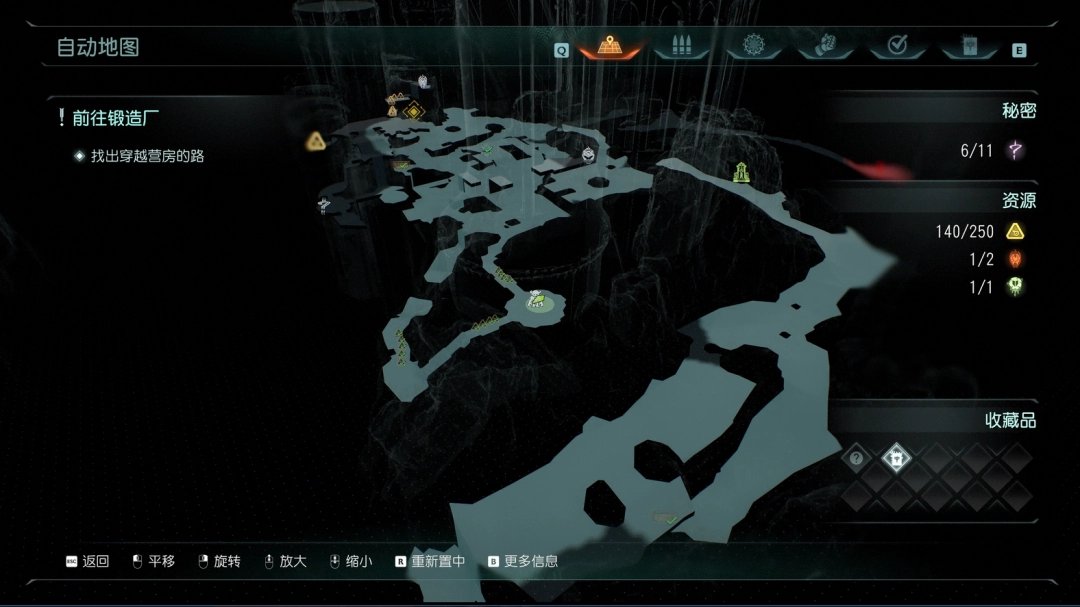Click the purple secrets rune icon

click(x=1015, y=151)
